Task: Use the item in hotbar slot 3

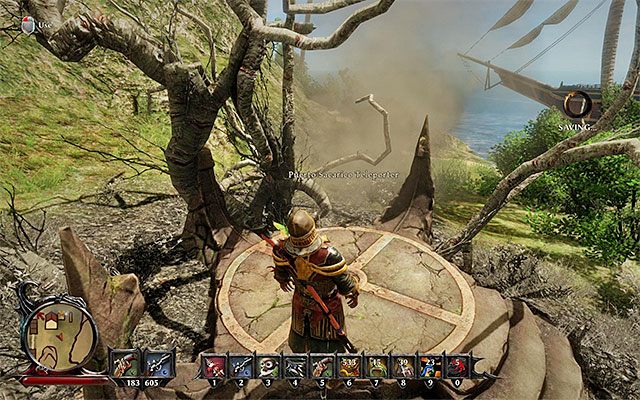Action: (268, 366)
